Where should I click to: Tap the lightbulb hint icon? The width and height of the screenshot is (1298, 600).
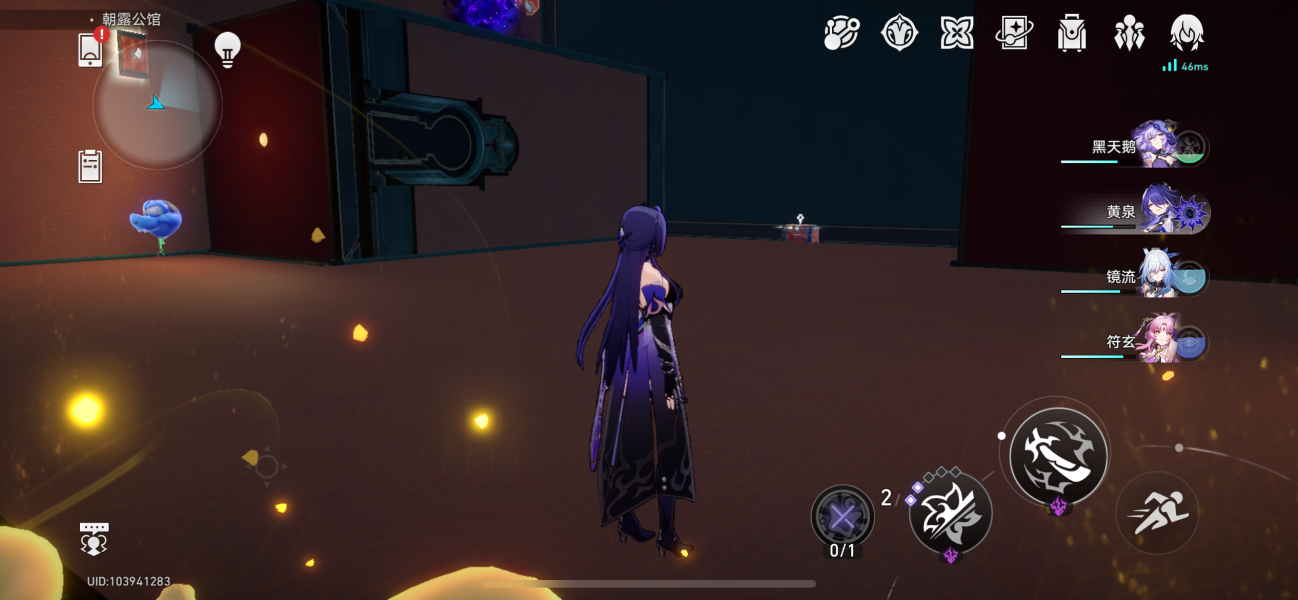(228, 49)
